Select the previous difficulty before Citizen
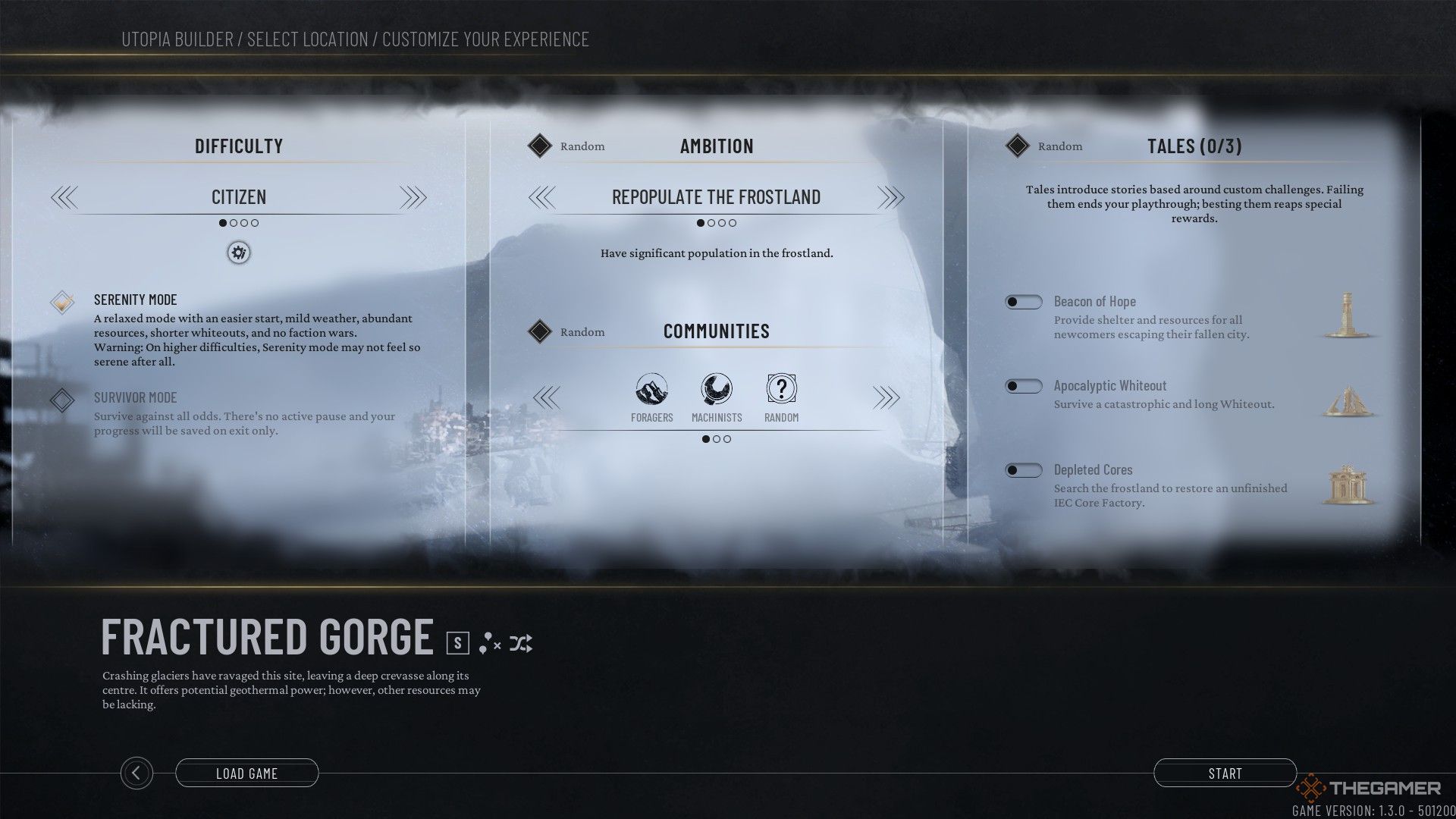1456x819 pixels. click(64, 198)
